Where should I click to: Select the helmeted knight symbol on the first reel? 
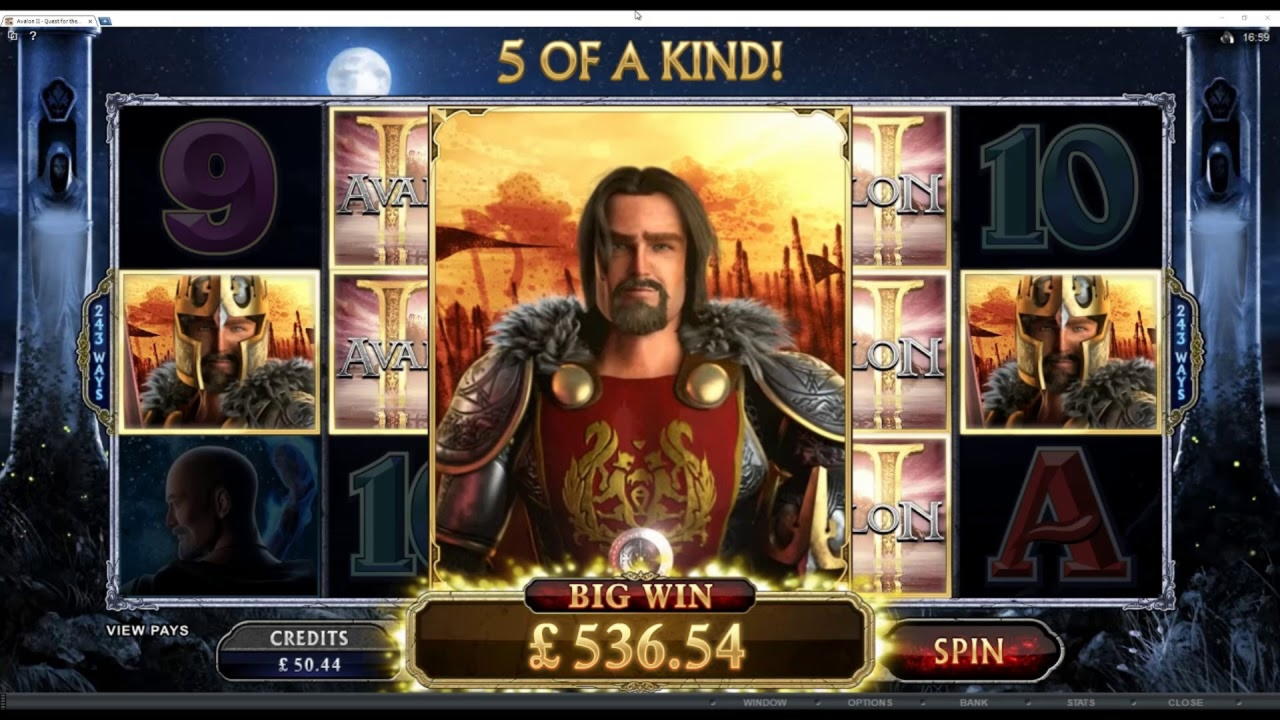218,350
